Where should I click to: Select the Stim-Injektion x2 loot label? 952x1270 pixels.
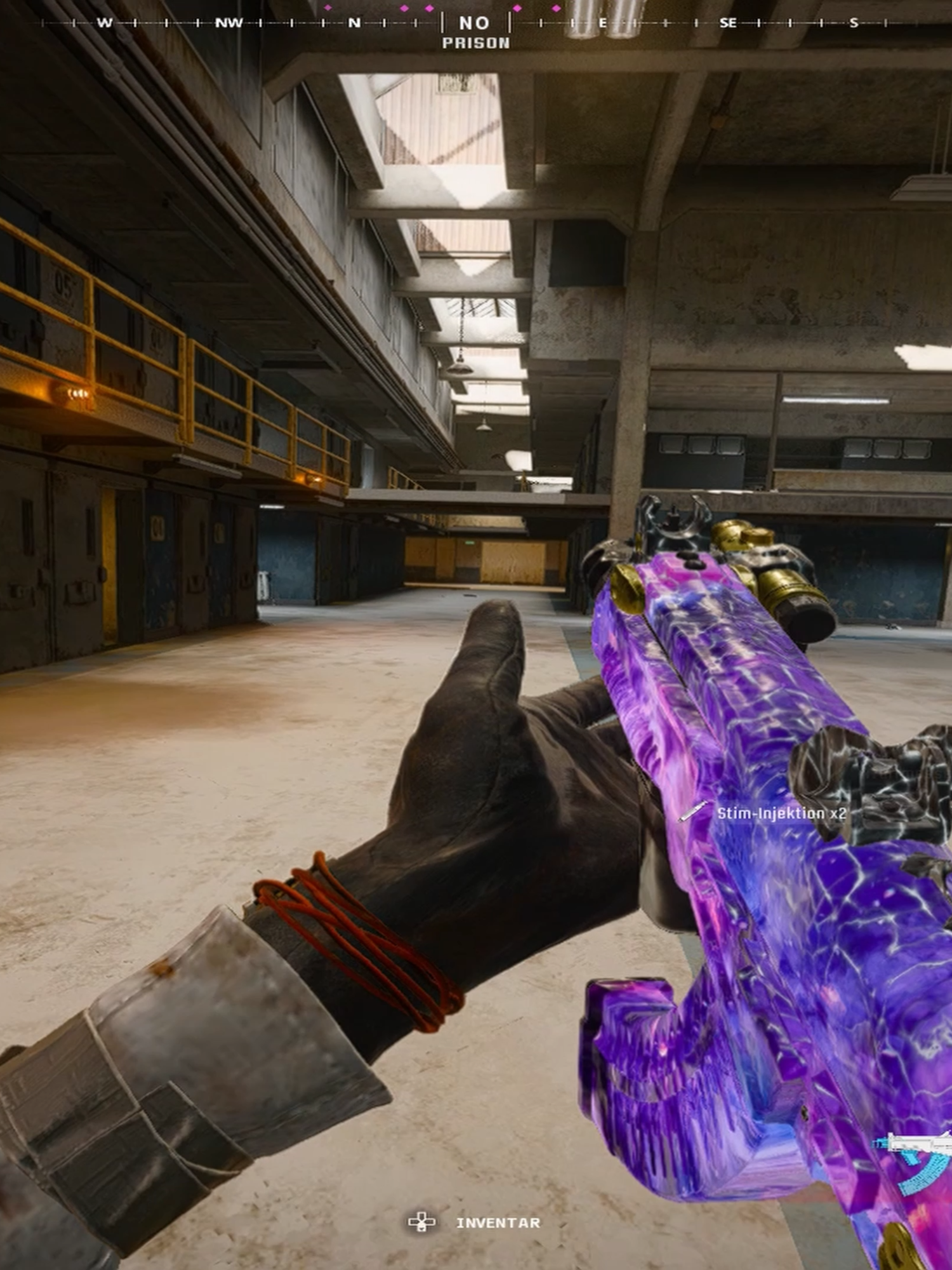pyautogui.click(x=781, y=813)
